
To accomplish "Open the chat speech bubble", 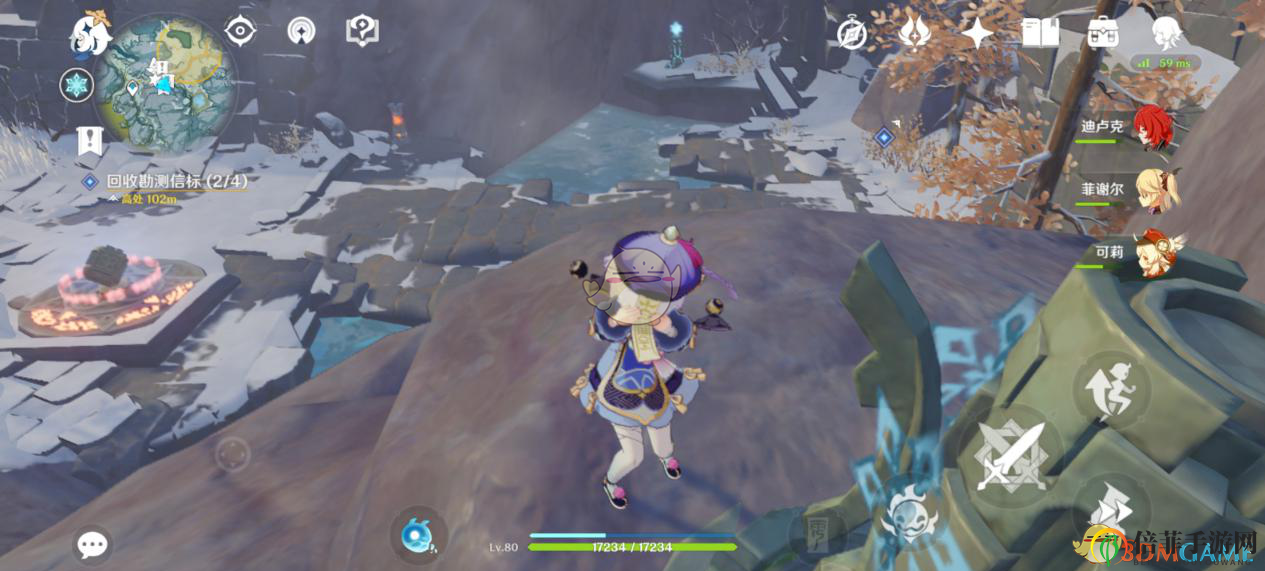I will [92, 545].
